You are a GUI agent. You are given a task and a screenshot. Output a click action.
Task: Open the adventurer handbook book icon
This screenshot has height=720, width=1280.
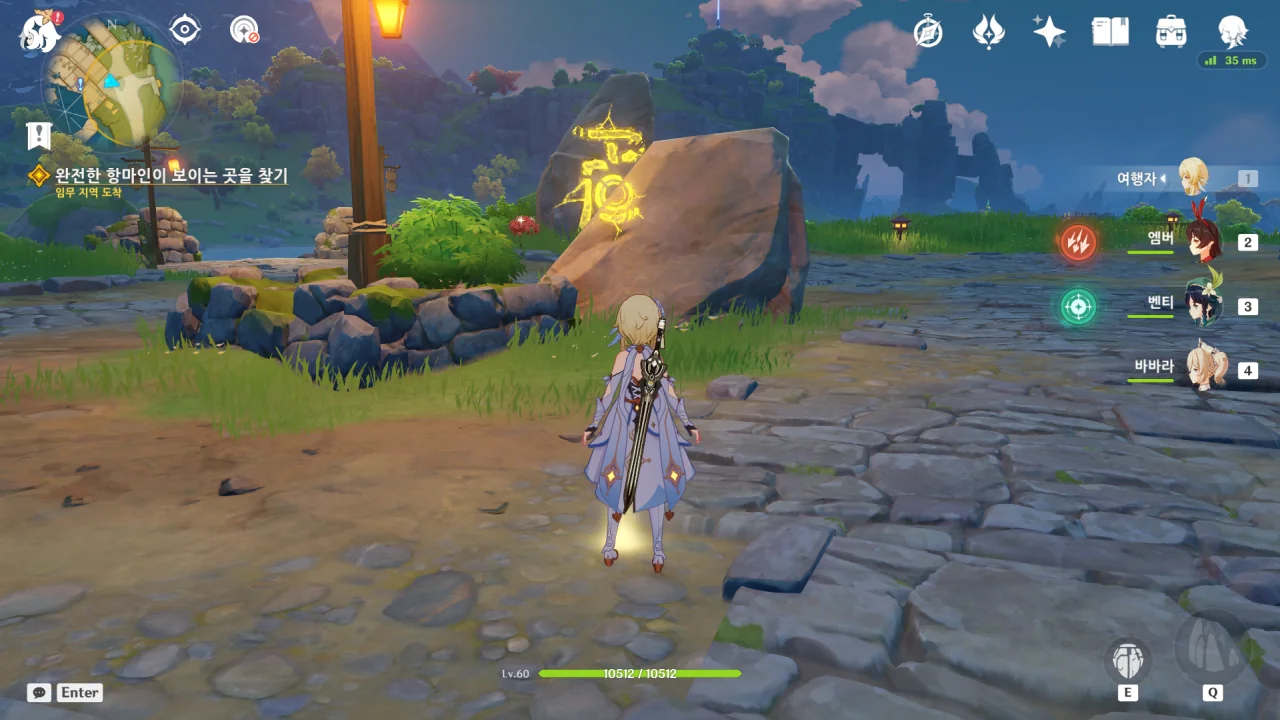(x=1110, y=32)
